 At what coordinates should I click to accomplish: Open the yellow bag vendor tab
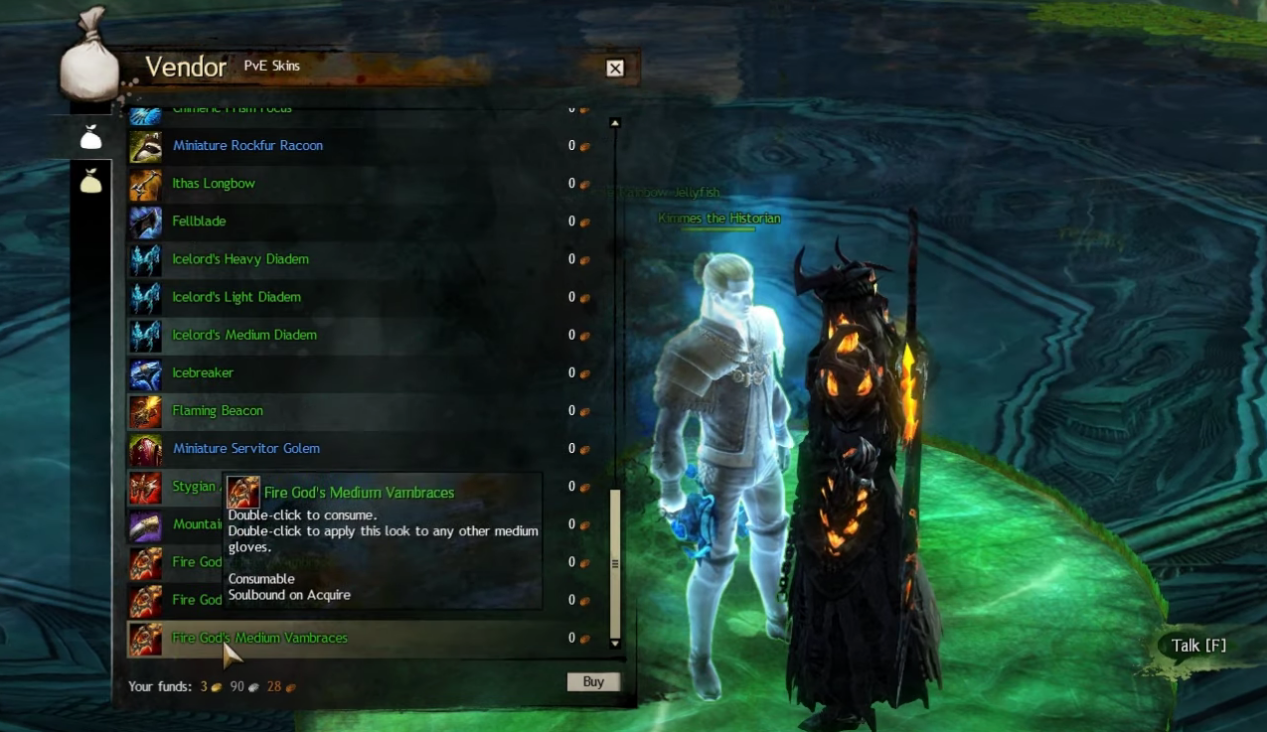pos(91,181)
